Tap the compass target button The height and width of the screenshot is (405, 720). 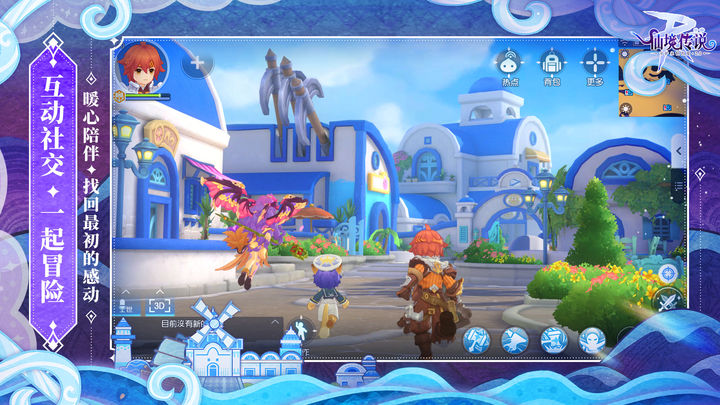pos(668,271)
